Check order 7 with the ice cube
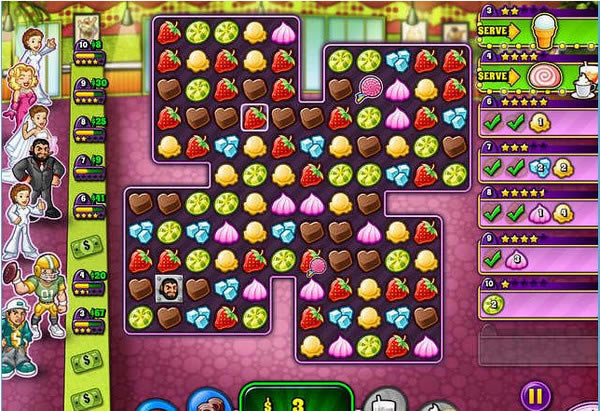This screenshot has width=600, height=411. click(538, 166)
